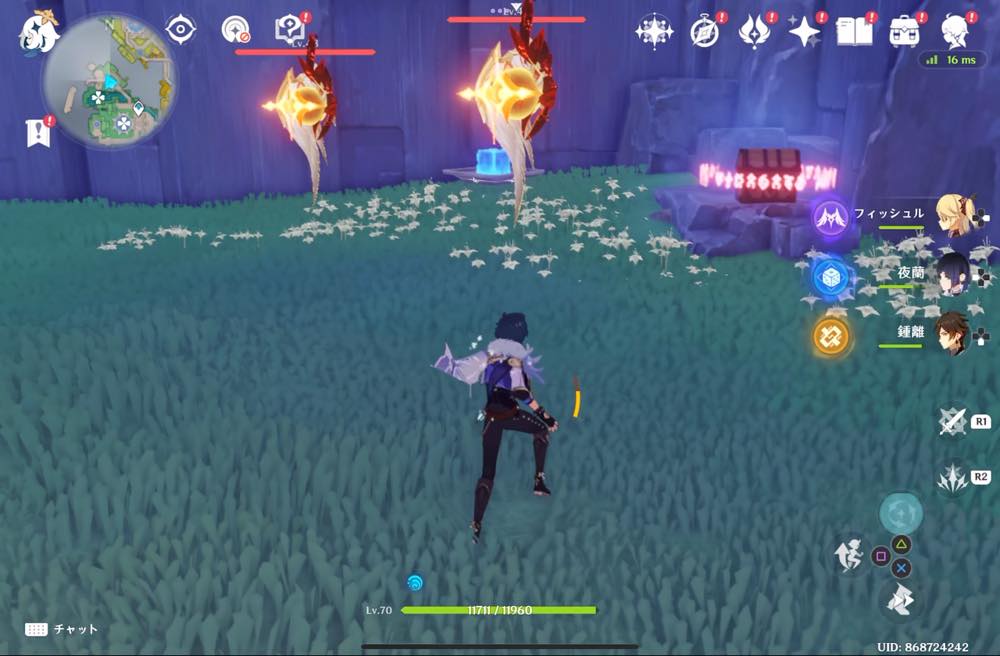Open the backpack inventory
The image size is (1000, 656).
pos(905,32)
